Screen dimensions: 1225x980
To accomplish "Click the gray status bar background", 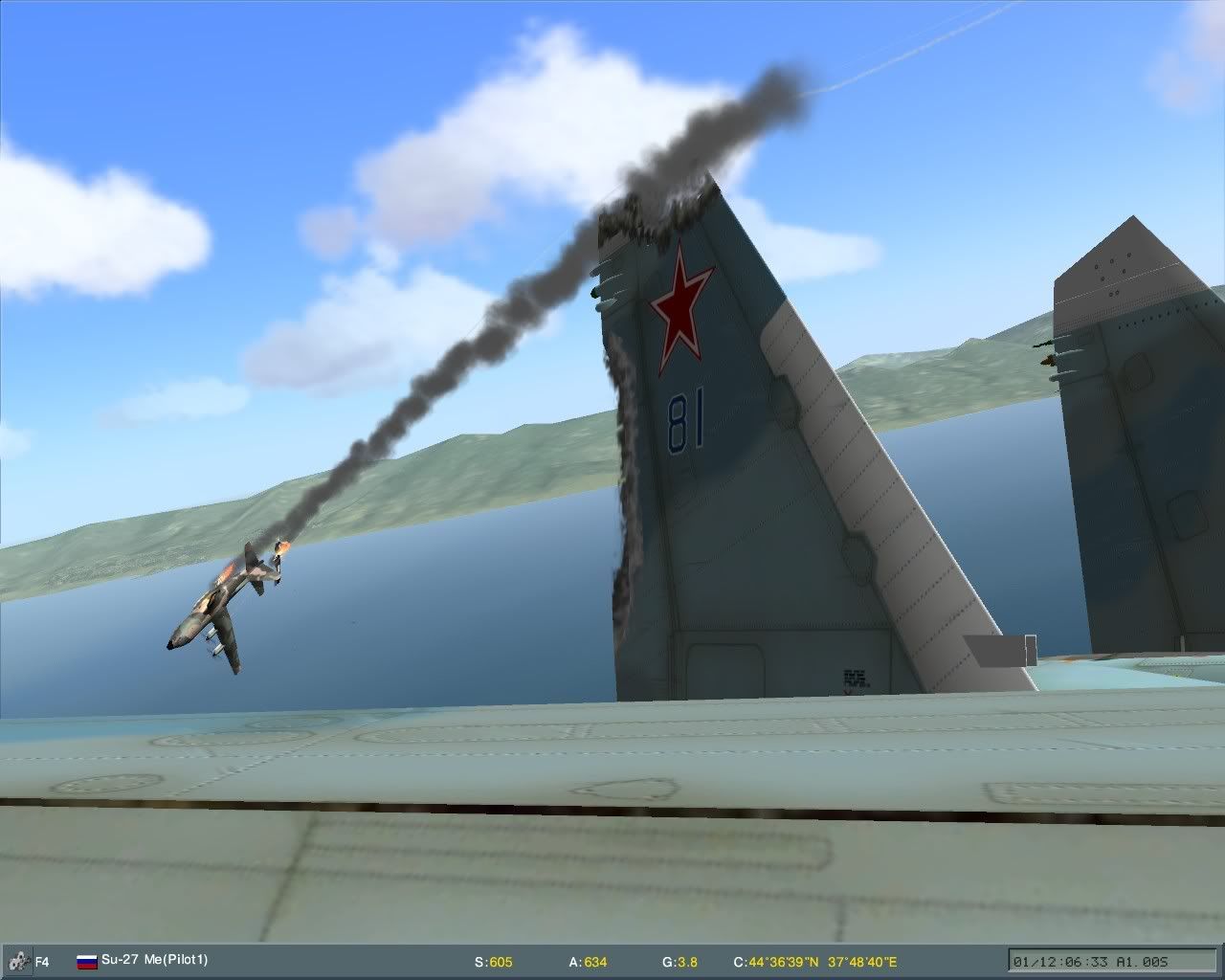I will point(335,963).
